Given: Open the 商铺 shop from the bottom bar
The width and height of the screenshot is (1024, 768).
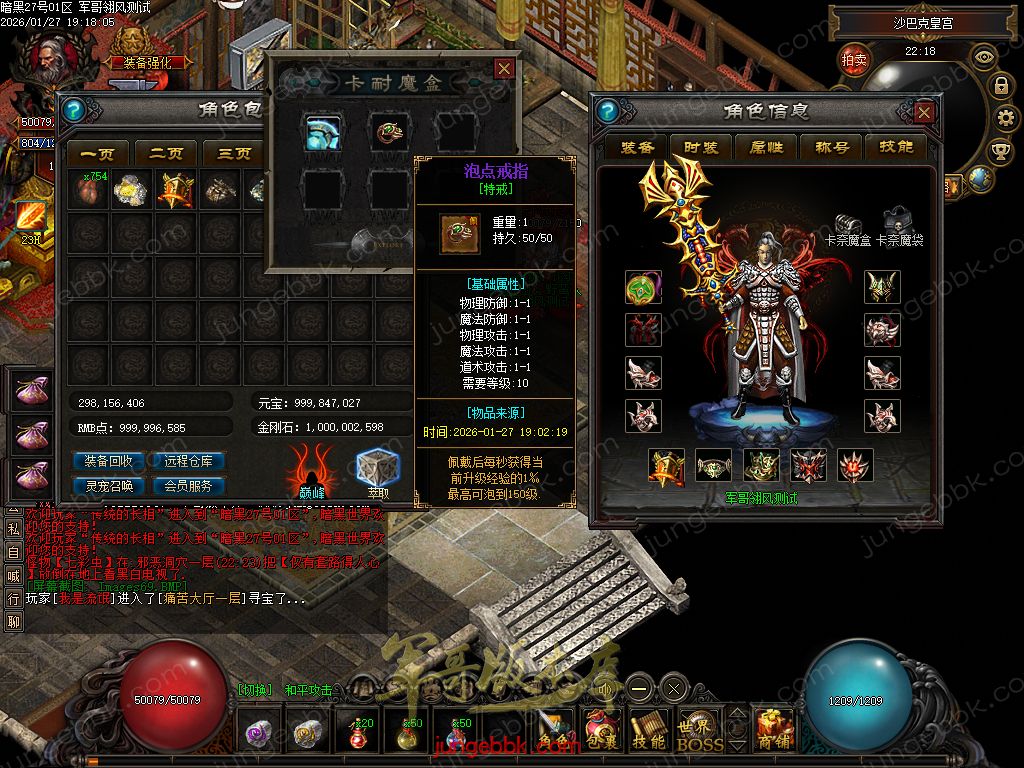Looking at the screenshot, I should click(774, 730).
